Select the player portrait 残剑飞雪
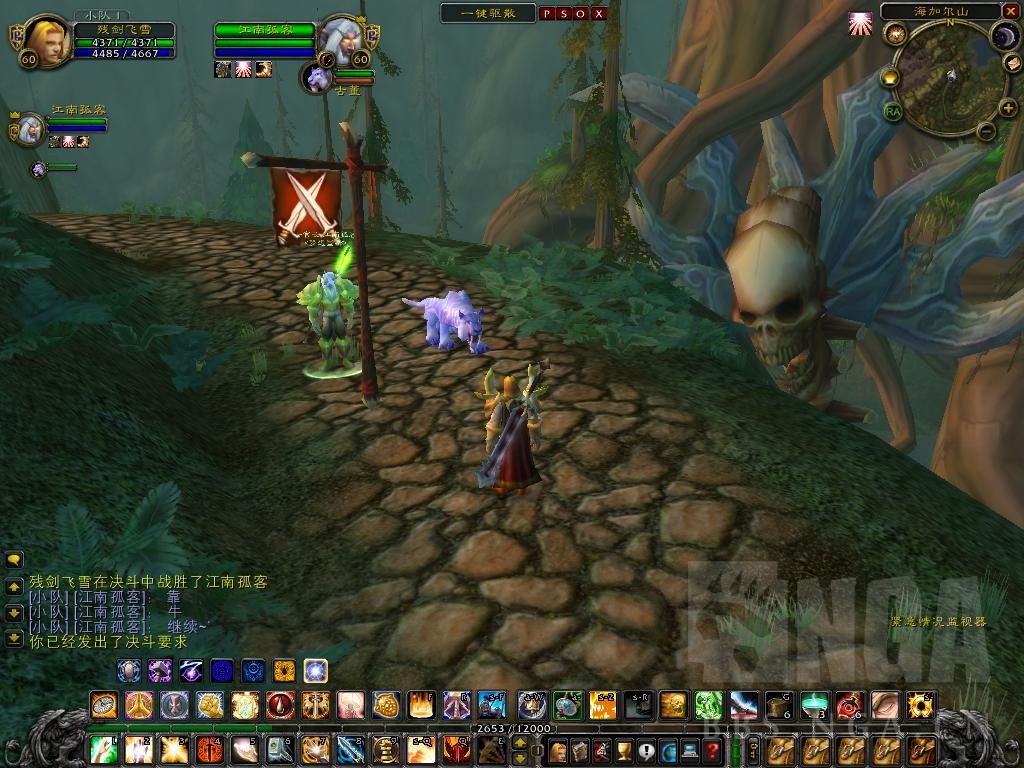1024x768 pixels. click(x=46, y=40)
